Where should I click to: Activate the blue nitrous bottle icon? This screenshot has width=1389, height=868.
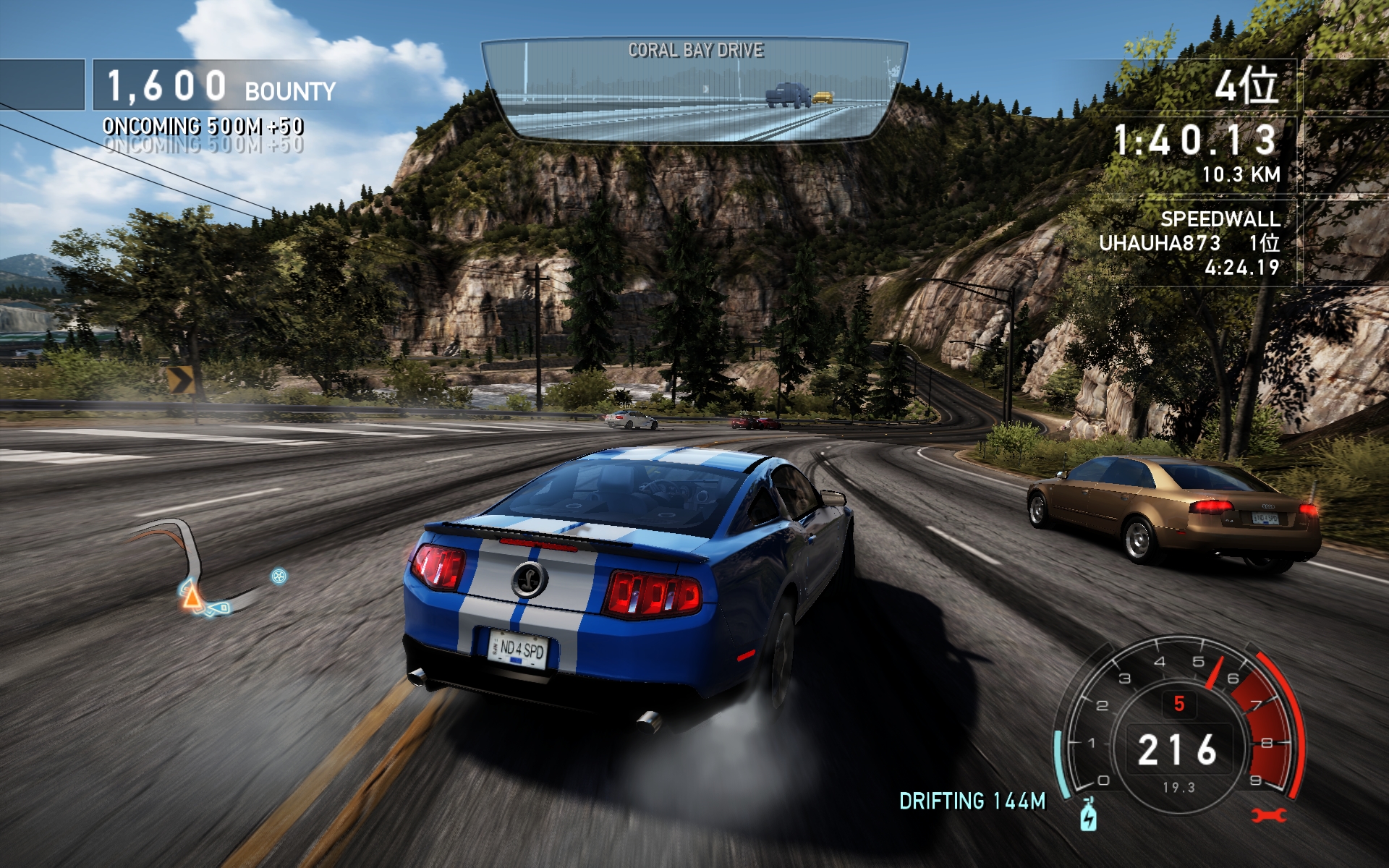tap(1088, 814)
